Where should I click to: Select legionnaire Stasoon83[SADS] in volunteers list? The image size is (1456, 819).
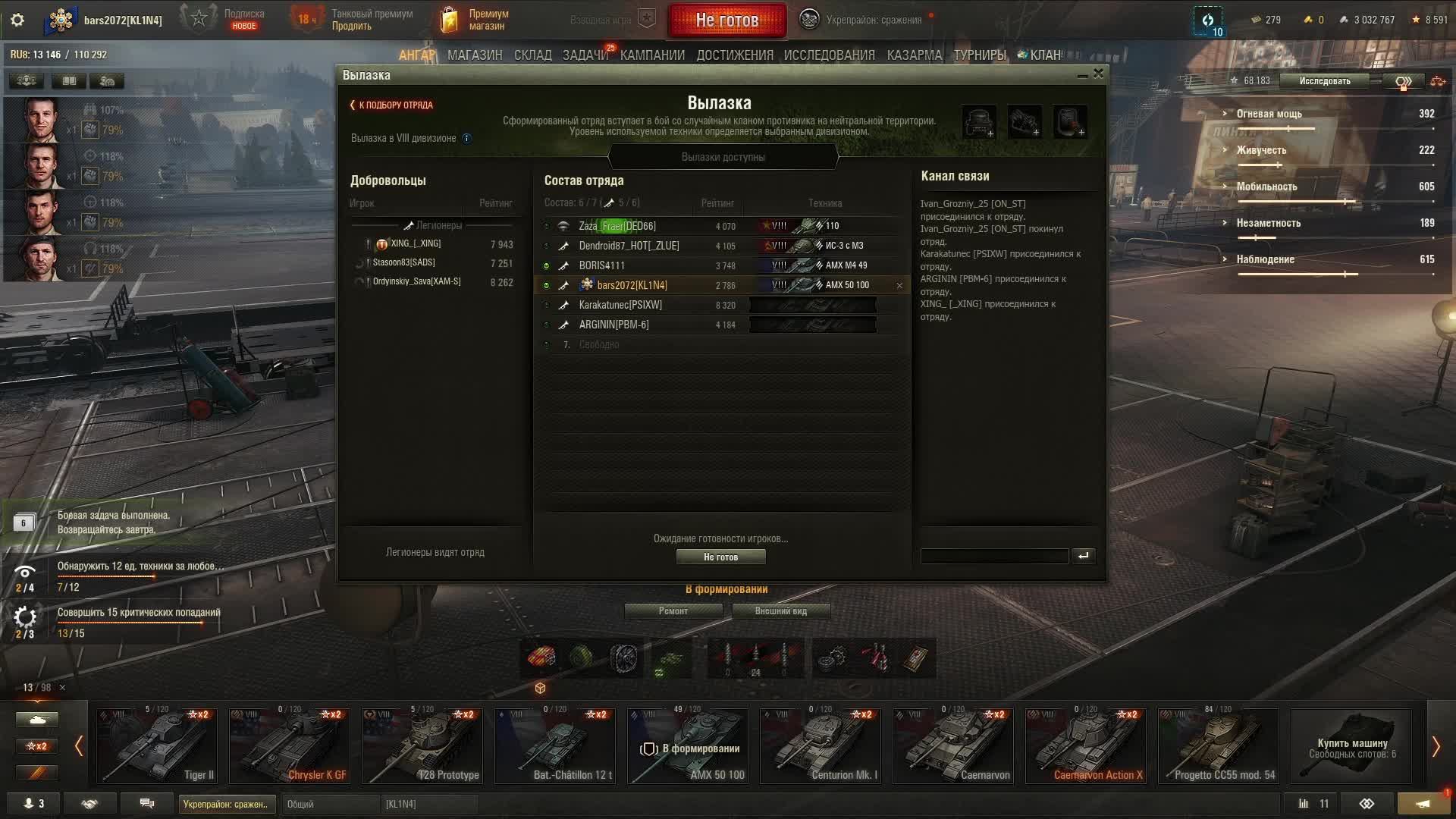403,262
